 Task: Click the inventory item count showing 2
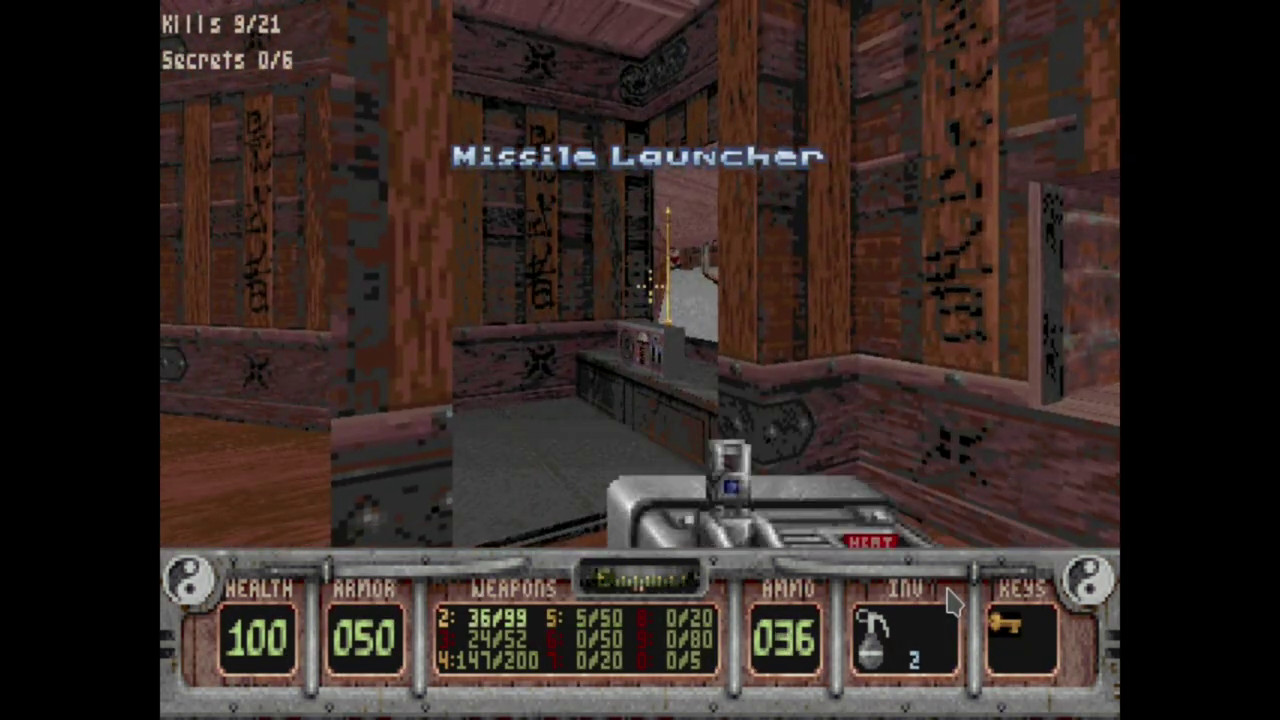pos(913,660)
